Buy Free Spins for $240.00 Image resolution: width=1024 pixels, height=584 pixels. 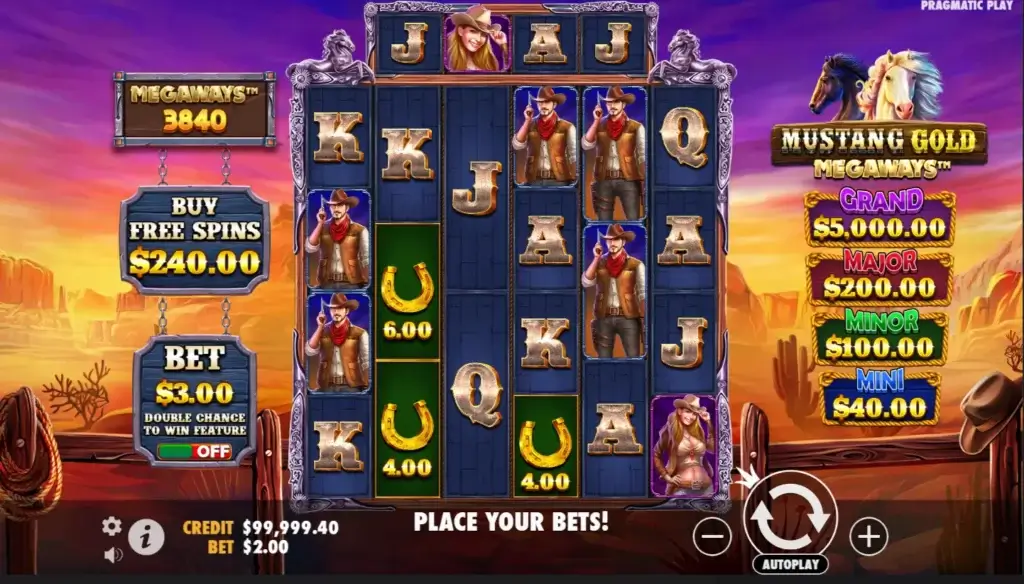pos(195,241)
